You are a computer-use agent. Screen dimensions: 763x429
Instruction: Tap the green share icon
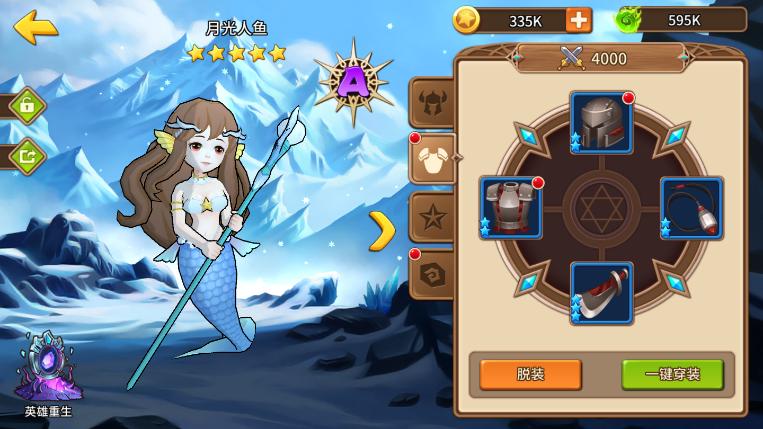pyautogui.click(x=27, y=156)
